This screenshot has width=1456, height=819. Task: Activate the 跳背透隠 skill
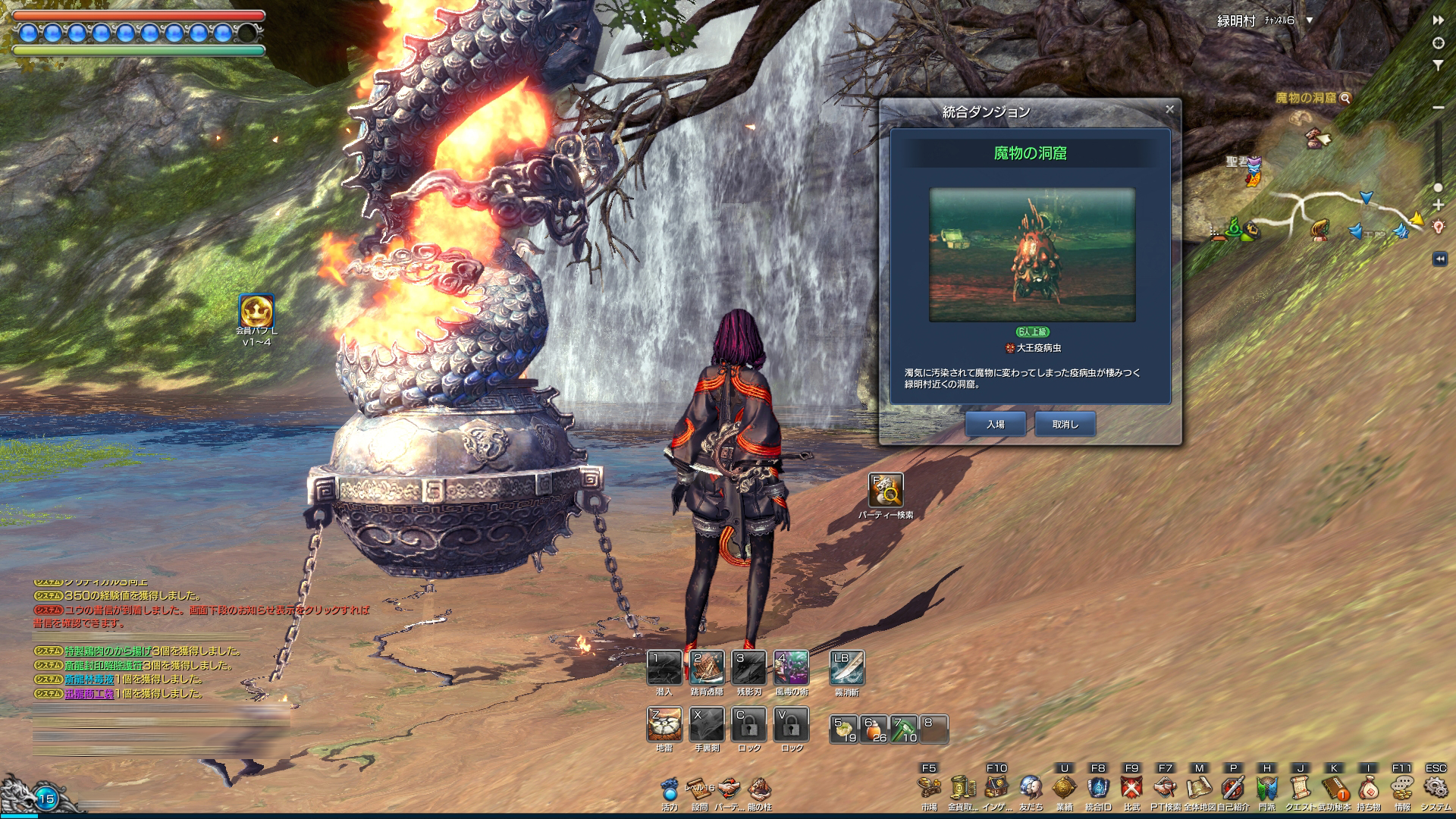(706, 668)
